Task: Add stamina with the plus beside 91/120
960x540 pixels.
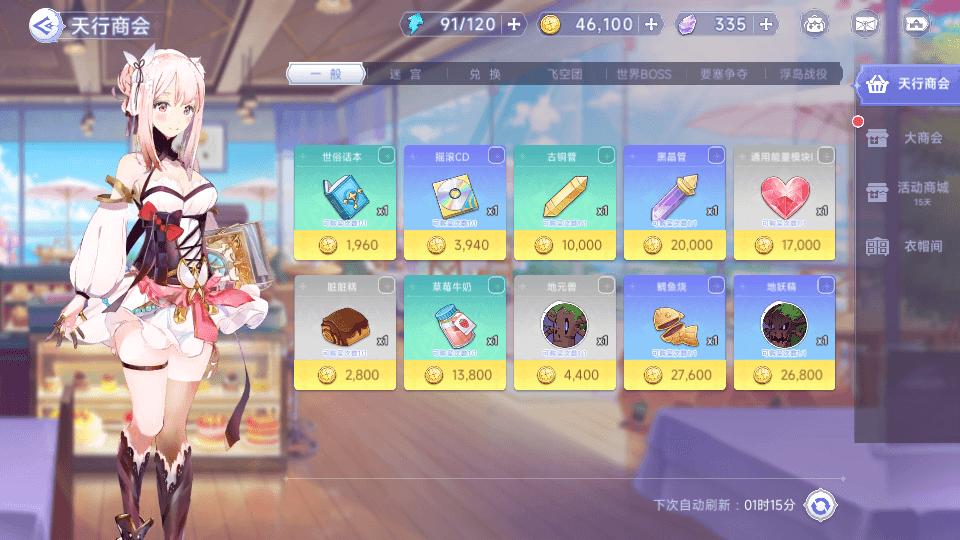Action: (514, 24)
